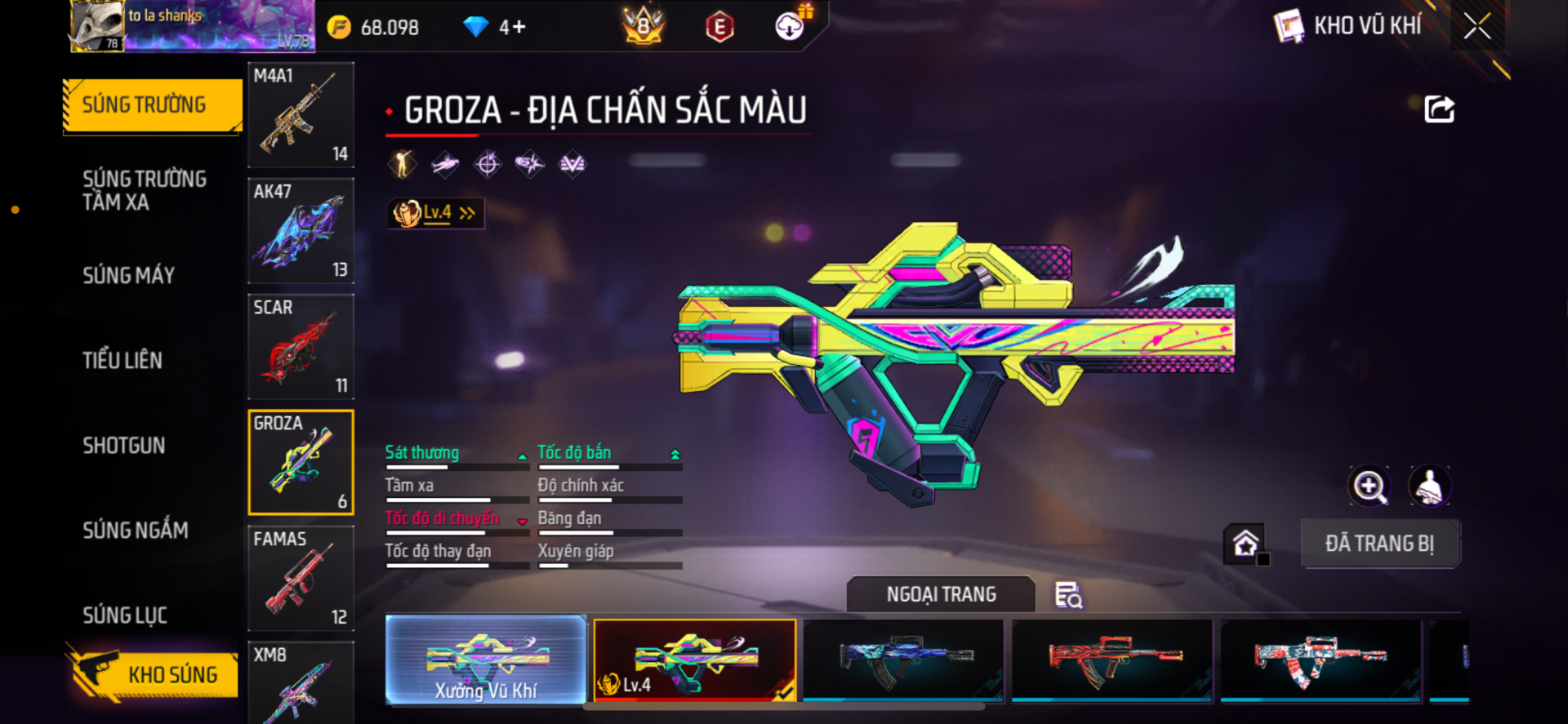Open the Lv.4 skin upgrade badge
This screenshot has width=1568, height=724.
coord(435,213)
